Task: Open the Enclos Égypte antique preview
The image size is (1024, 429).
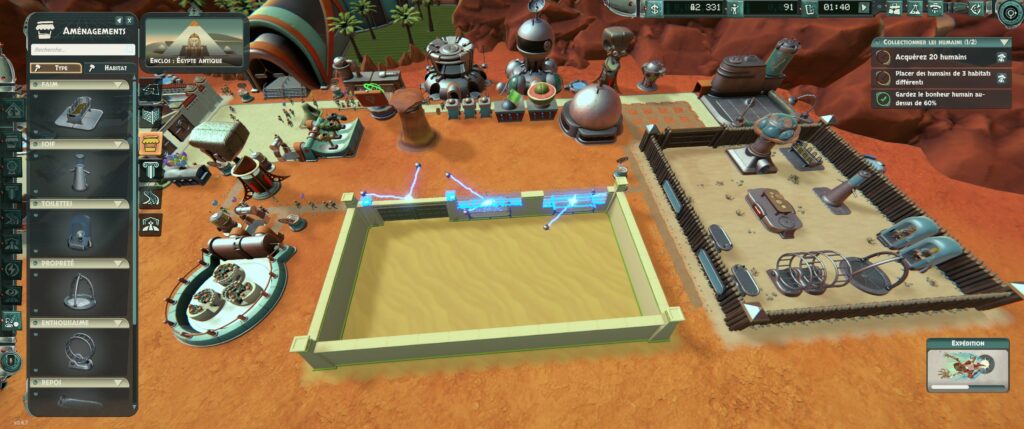Action: coord(195,41)
